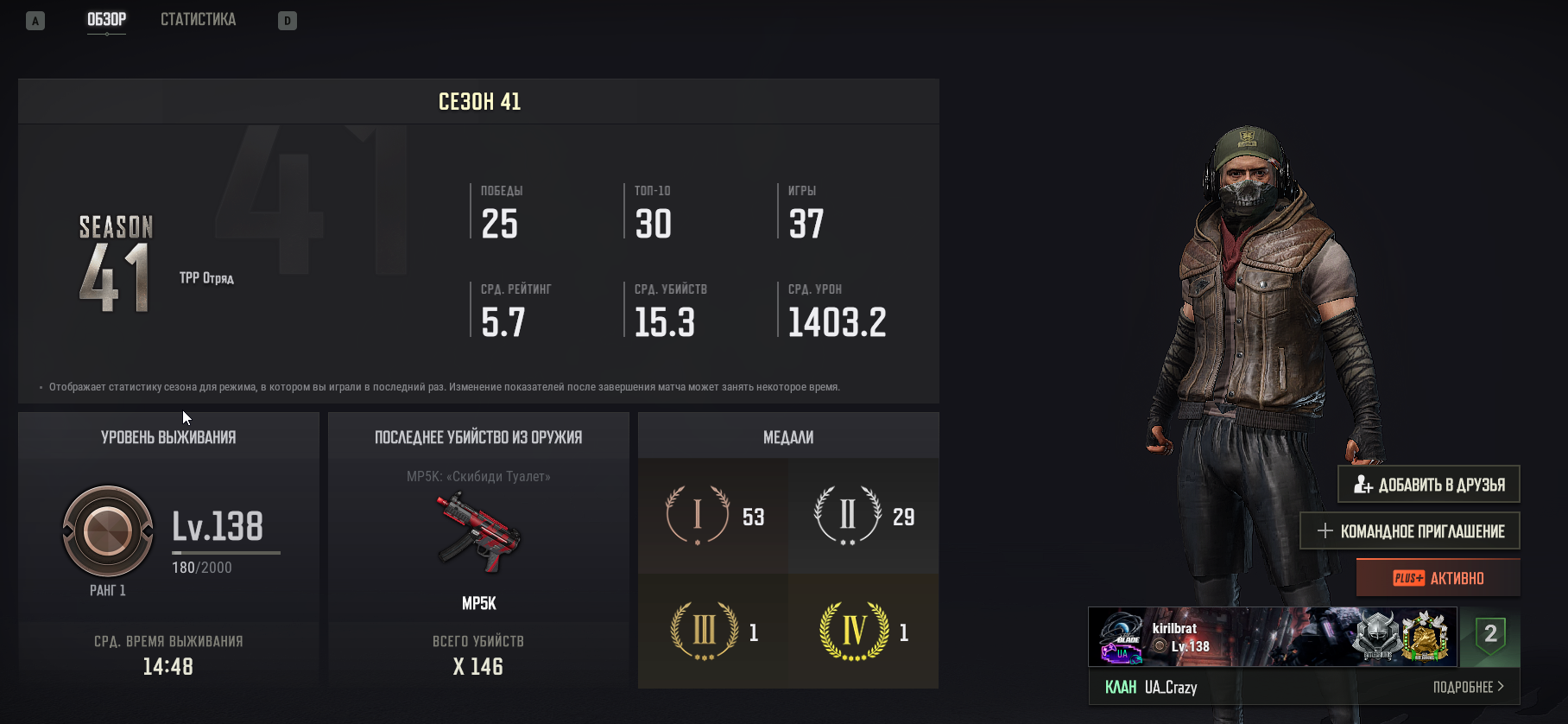Image resolution: width=1568 pixels, height=724 pixels.
Task: Click the survival level rank emblem
Action: click(108, 531)
